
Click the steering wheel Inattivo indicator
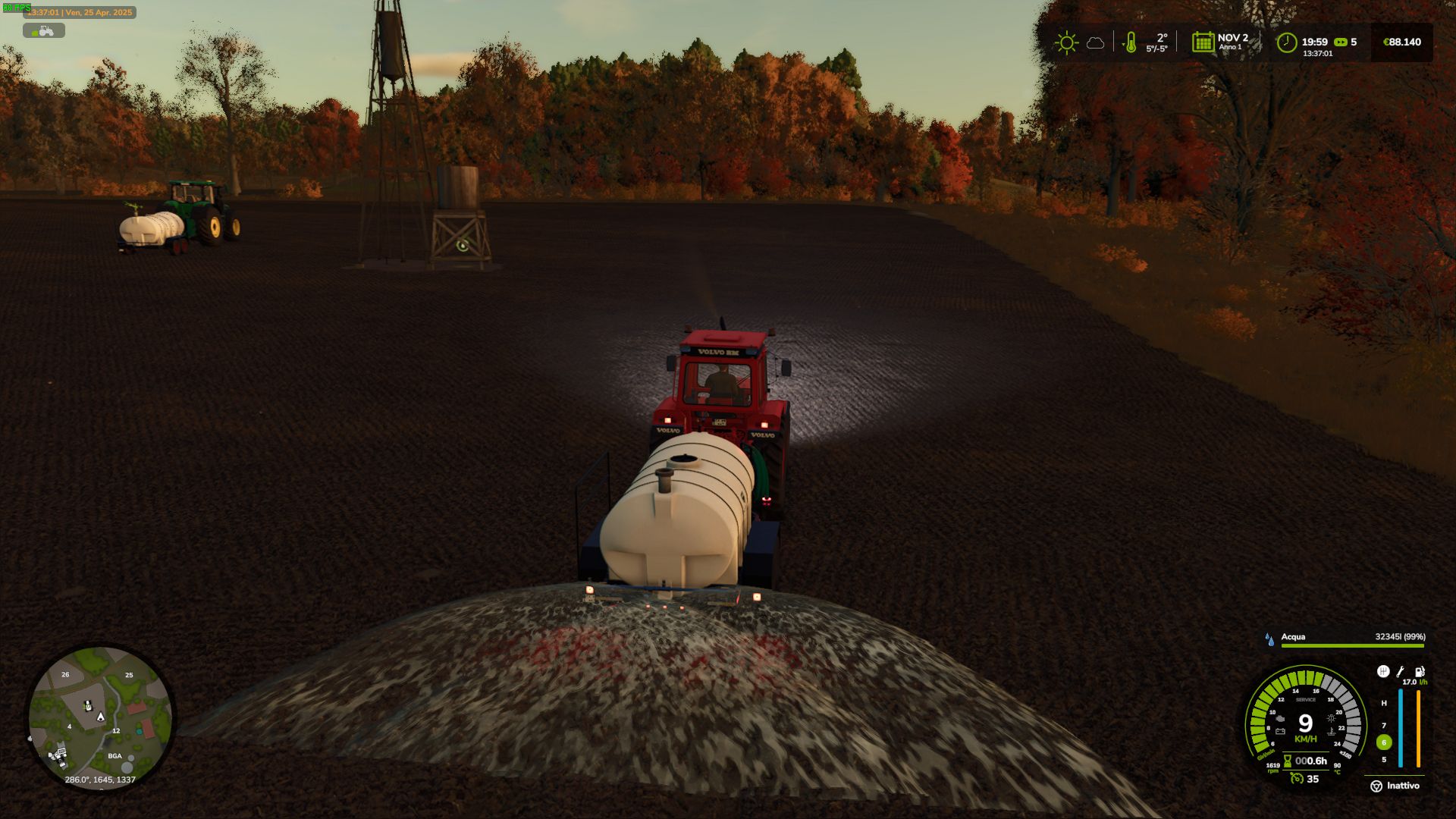tap(1376, 786)
